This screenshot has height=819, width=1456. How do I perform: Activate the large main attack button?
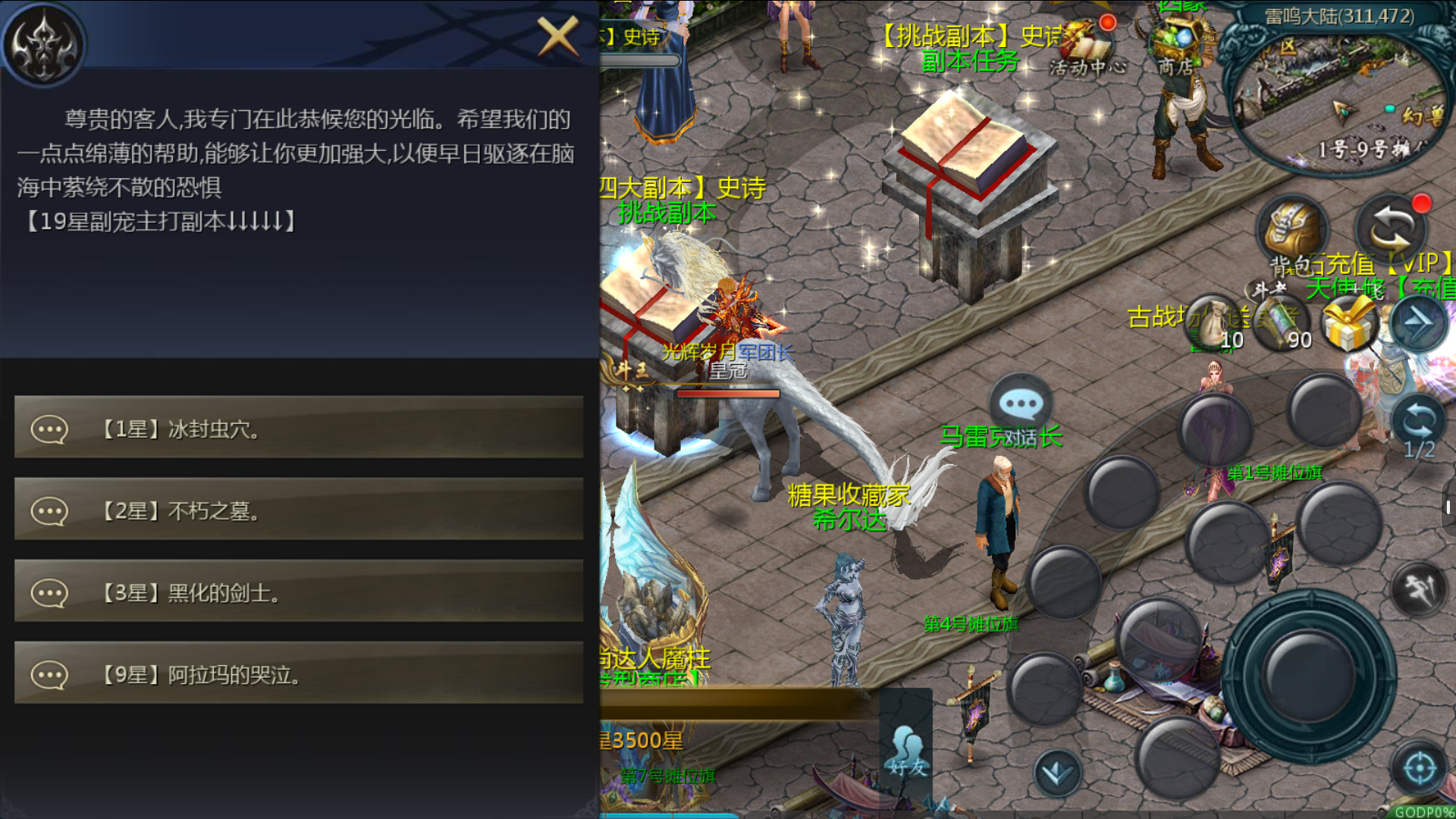click(1309, 675)
